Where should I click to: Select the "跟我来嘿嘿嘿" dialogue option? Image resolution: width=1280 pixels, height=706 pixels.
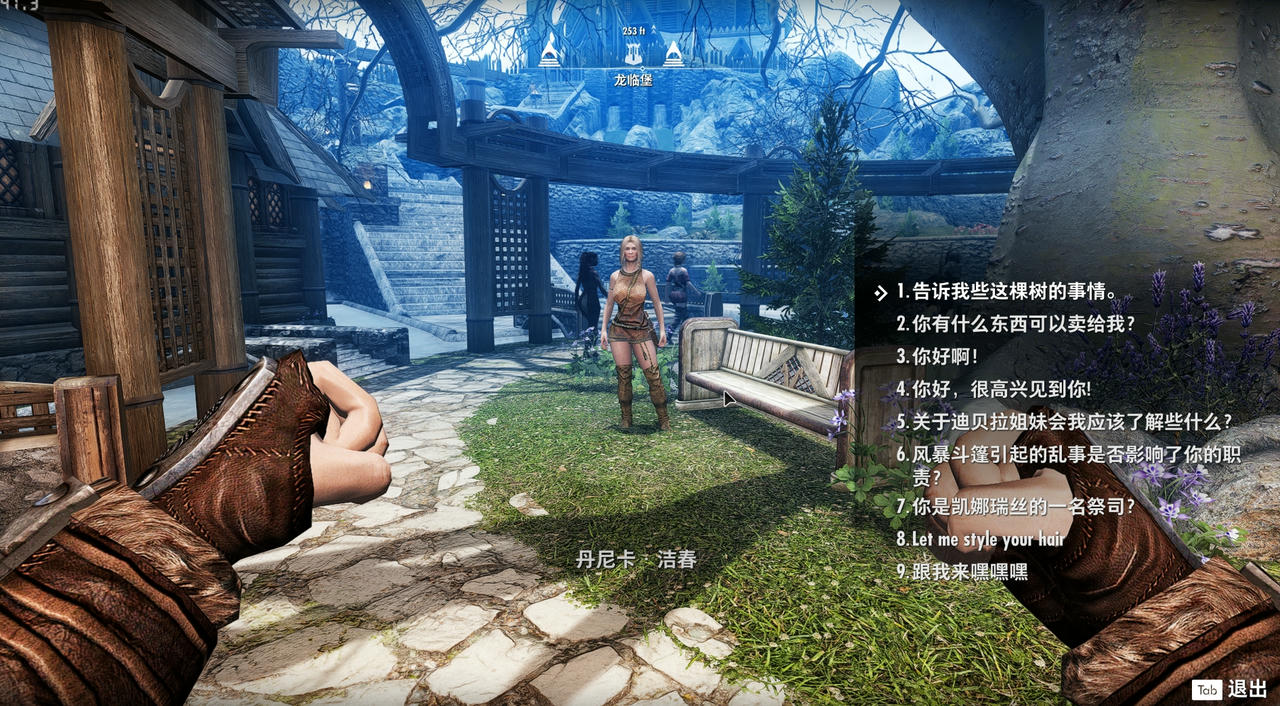962,572
